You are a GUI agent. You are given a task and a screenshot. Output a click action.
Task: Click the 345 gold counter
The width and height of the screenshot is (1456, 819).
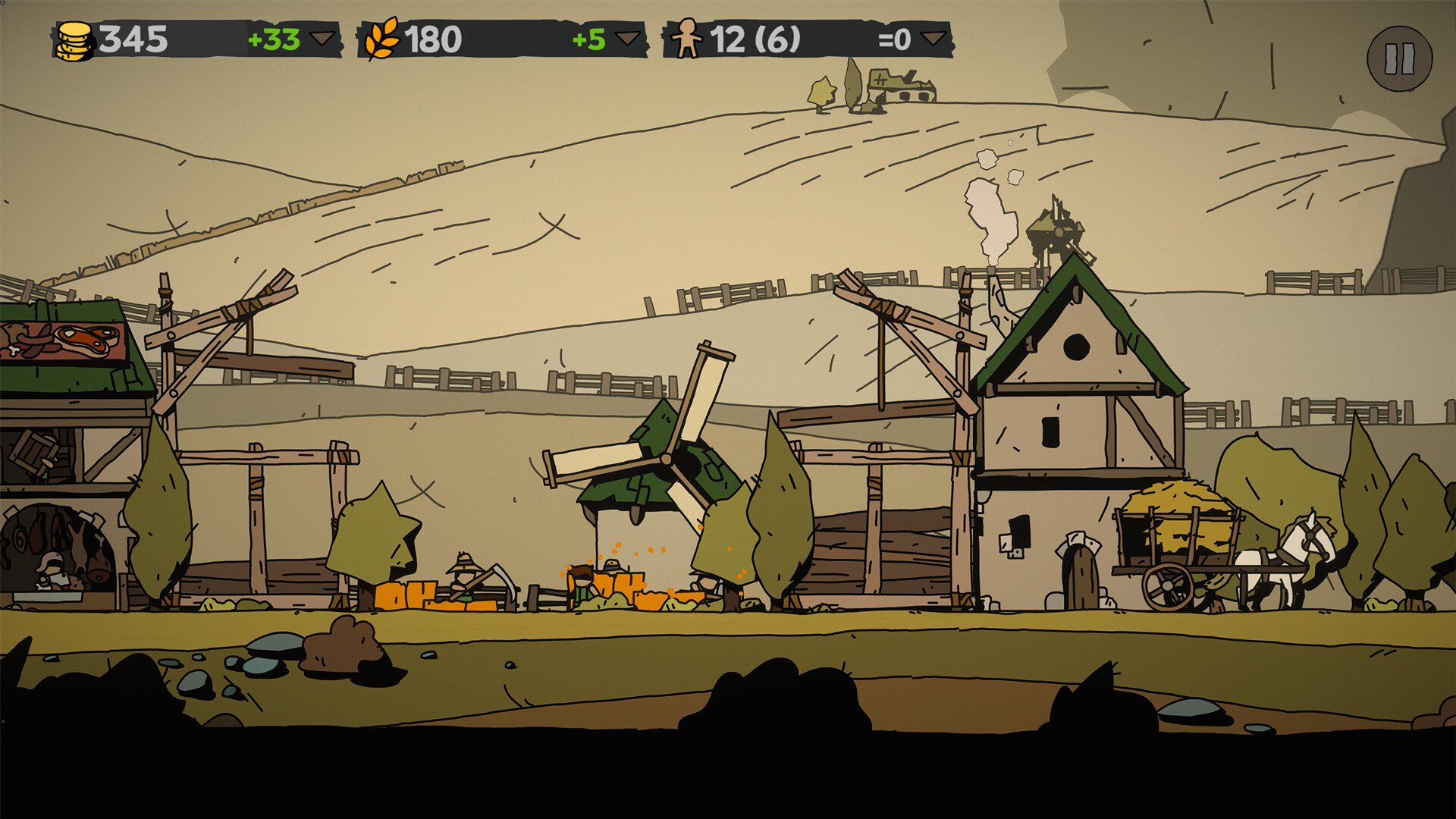(136, 36)
